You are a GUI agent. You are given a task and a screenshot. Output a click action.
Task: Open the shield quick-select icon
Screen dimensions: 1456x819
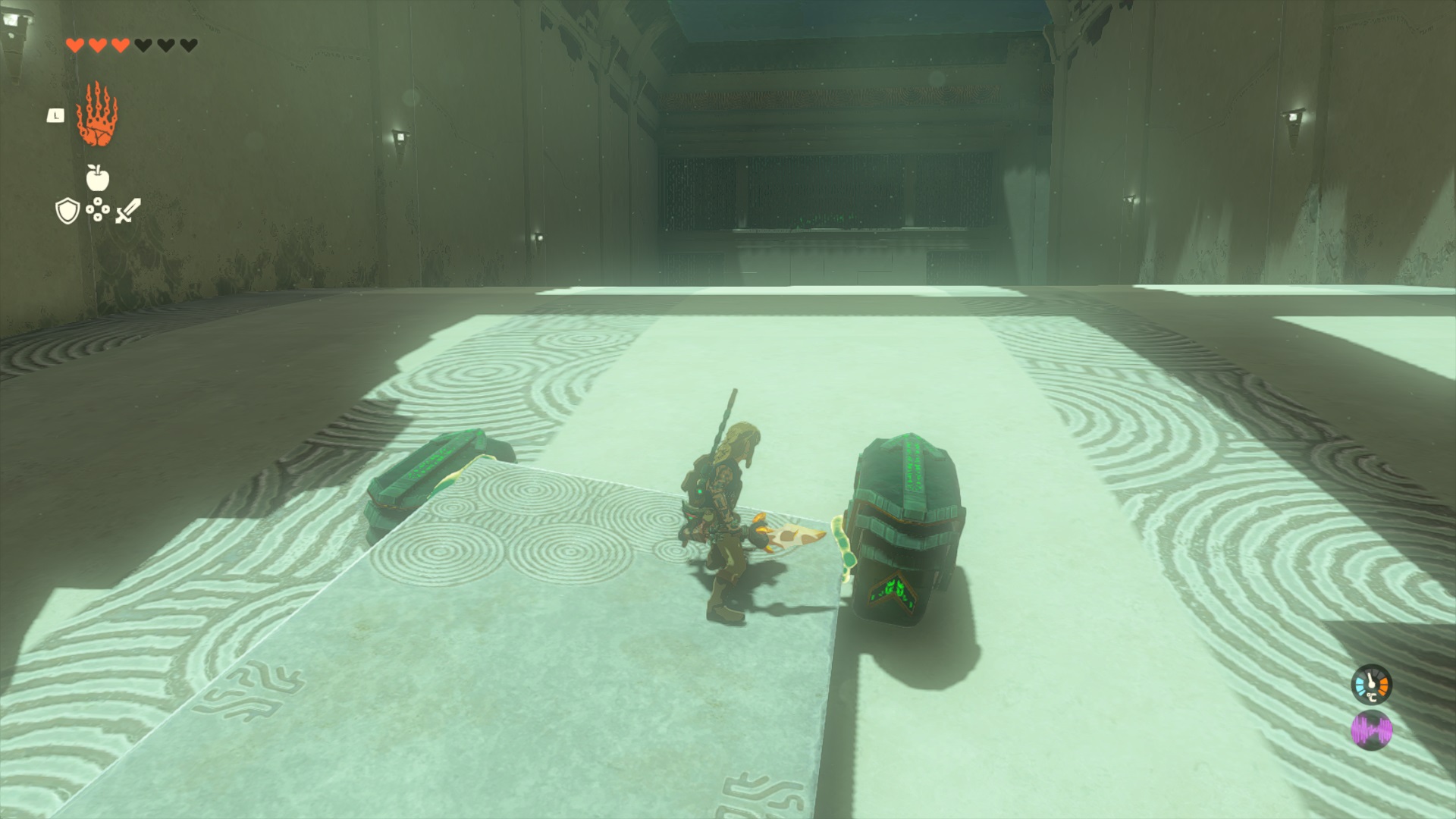point(67,212)
